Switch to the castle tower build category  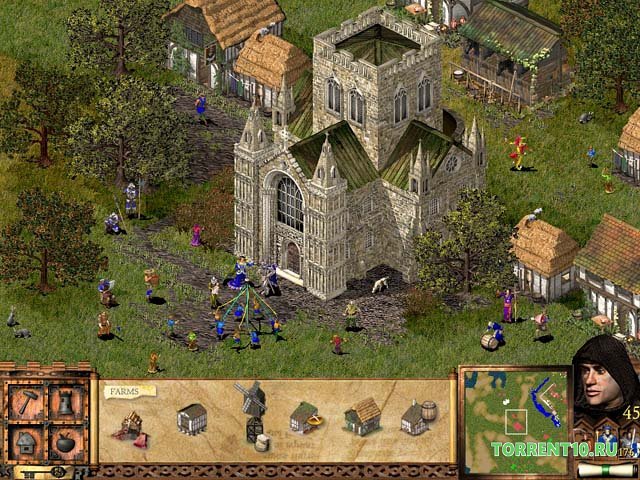tap(66, 404)
